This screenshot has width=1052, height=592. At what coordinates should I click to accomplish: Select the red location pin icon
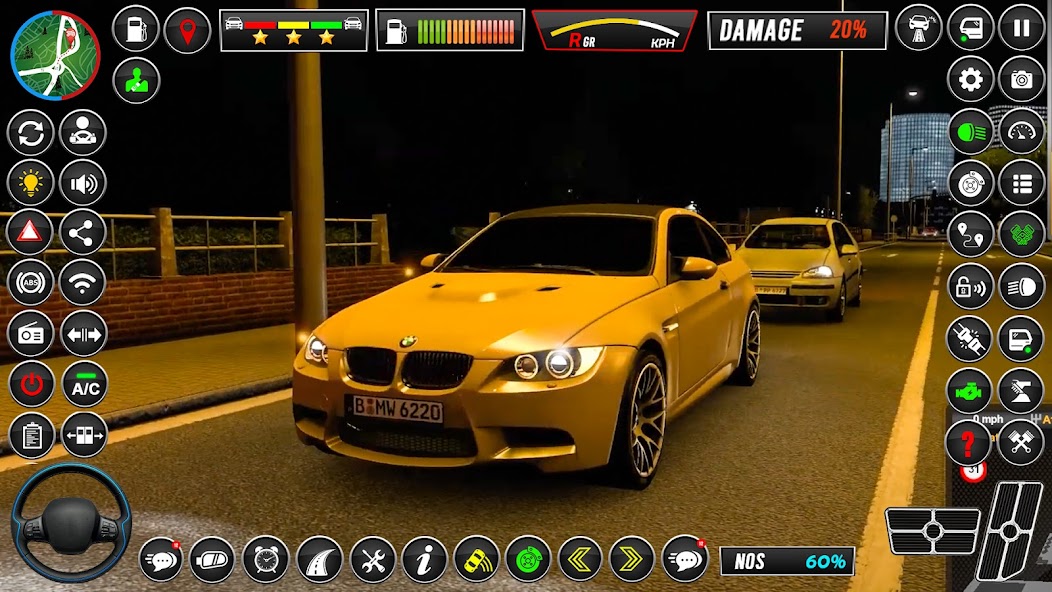point(187,28)
